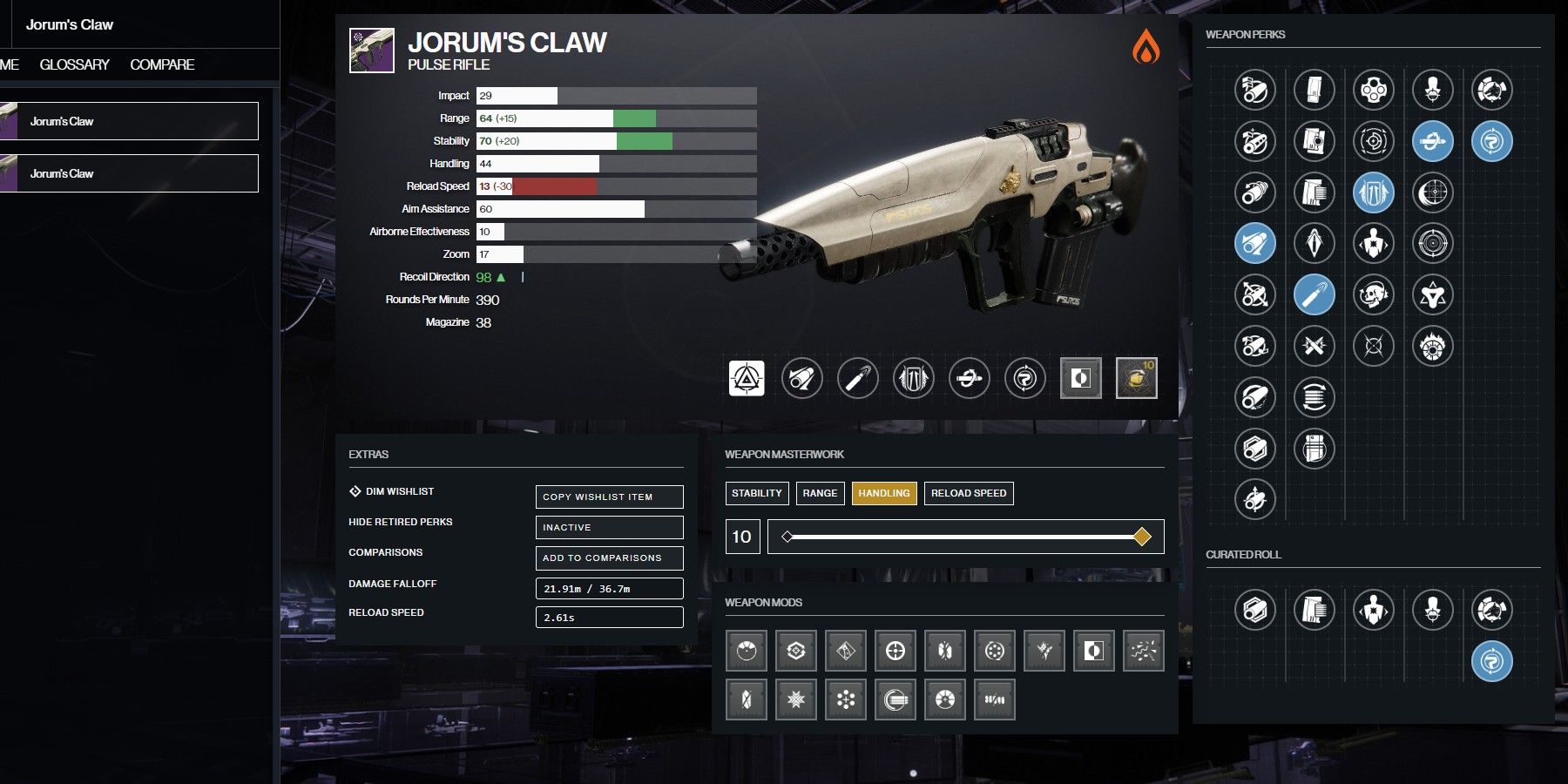Select the flaming ring perk in Weapon Perks

pos(1432,347)
